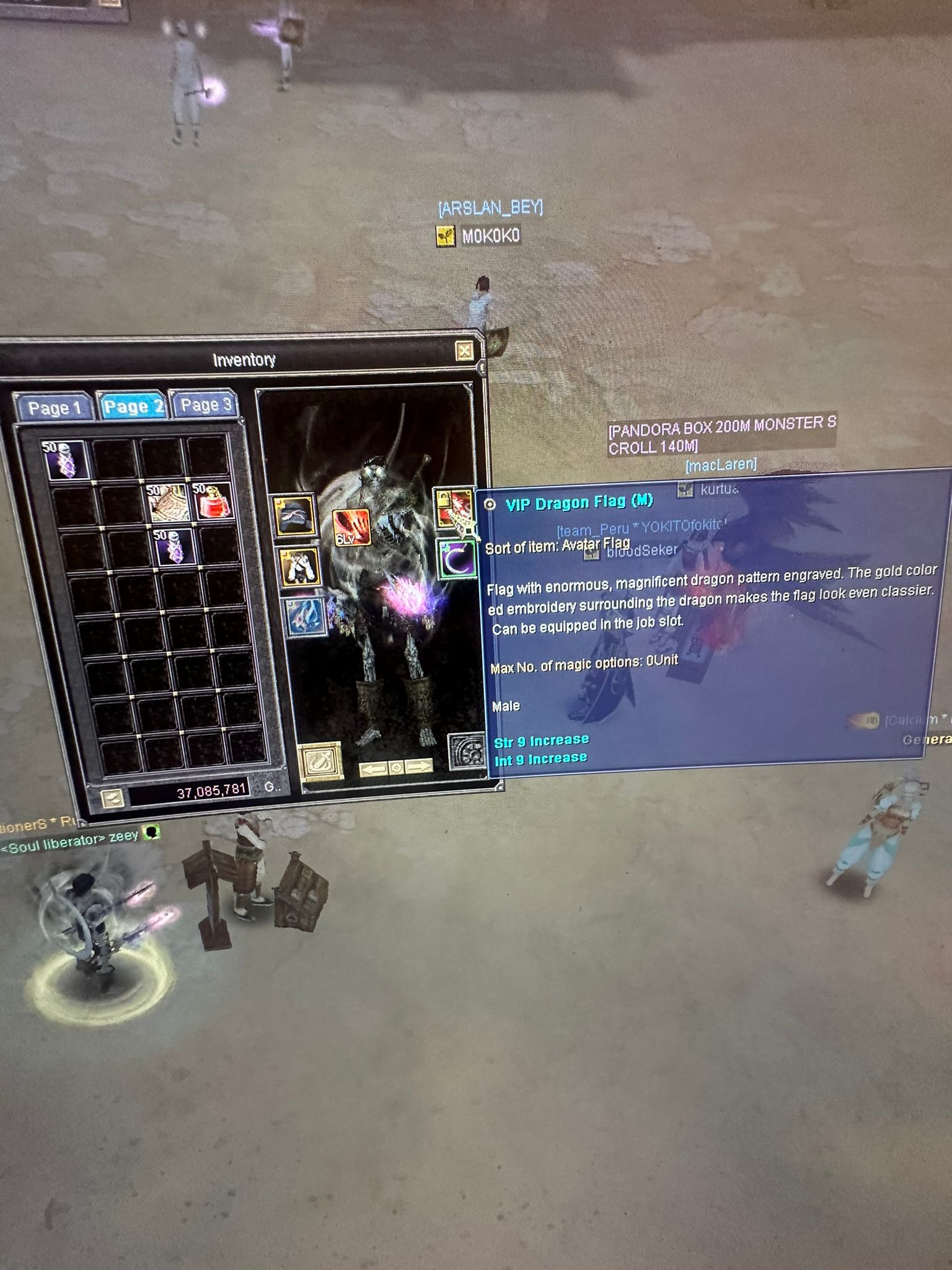Click the sword toggle button under preview
The width and height of the screenshot is (952, 1270).
point(320,761)
